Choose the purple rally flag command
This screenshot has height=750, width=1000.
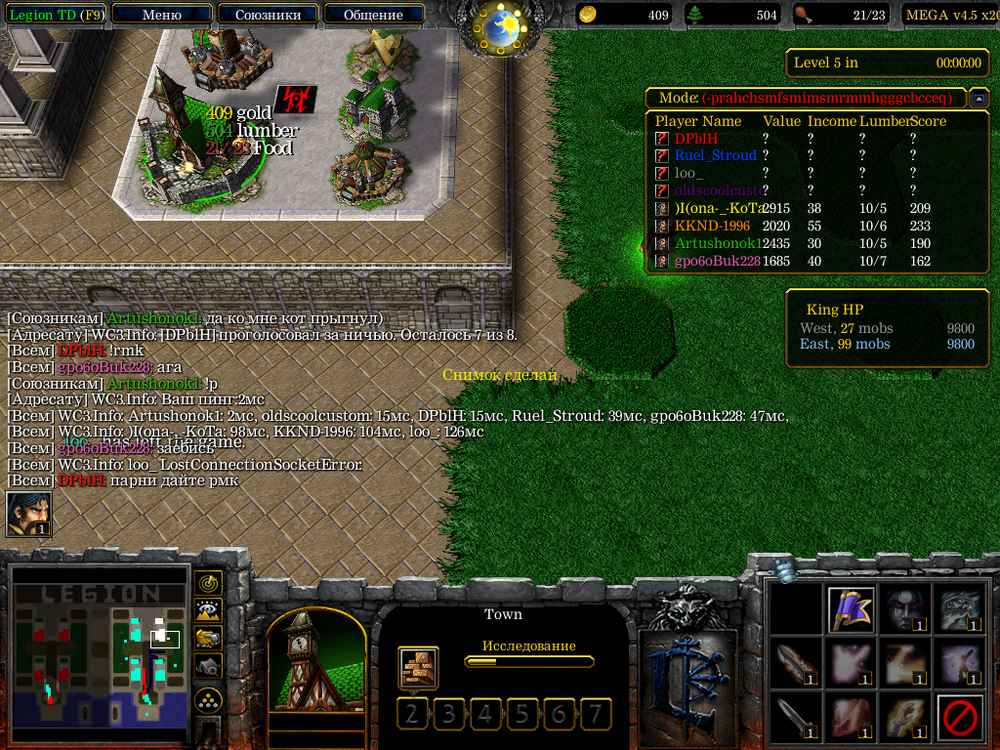coord(852,609)
